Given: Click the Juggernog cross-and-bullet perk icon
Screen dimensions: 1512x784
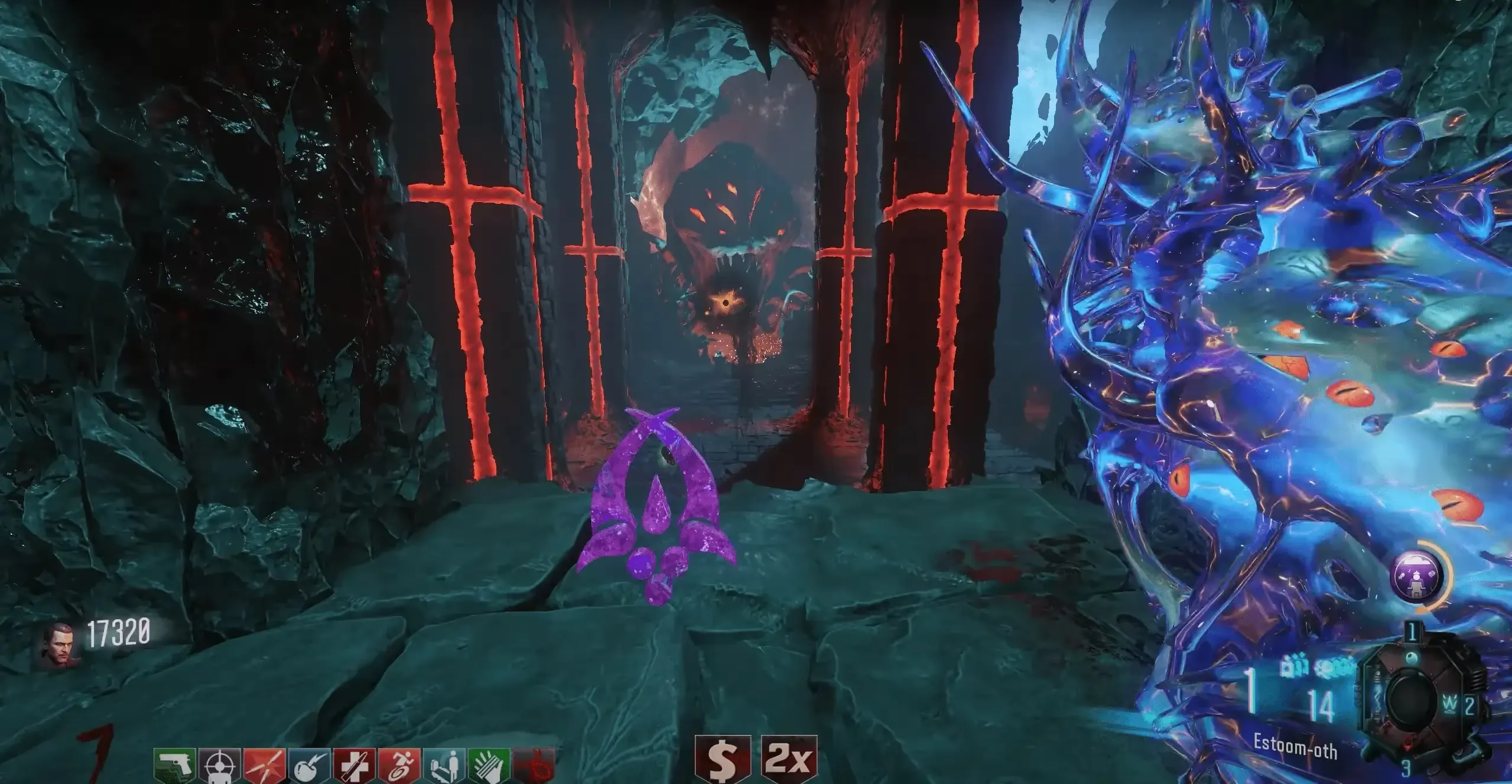Looking at the screenshot, I should click(354, 766).
